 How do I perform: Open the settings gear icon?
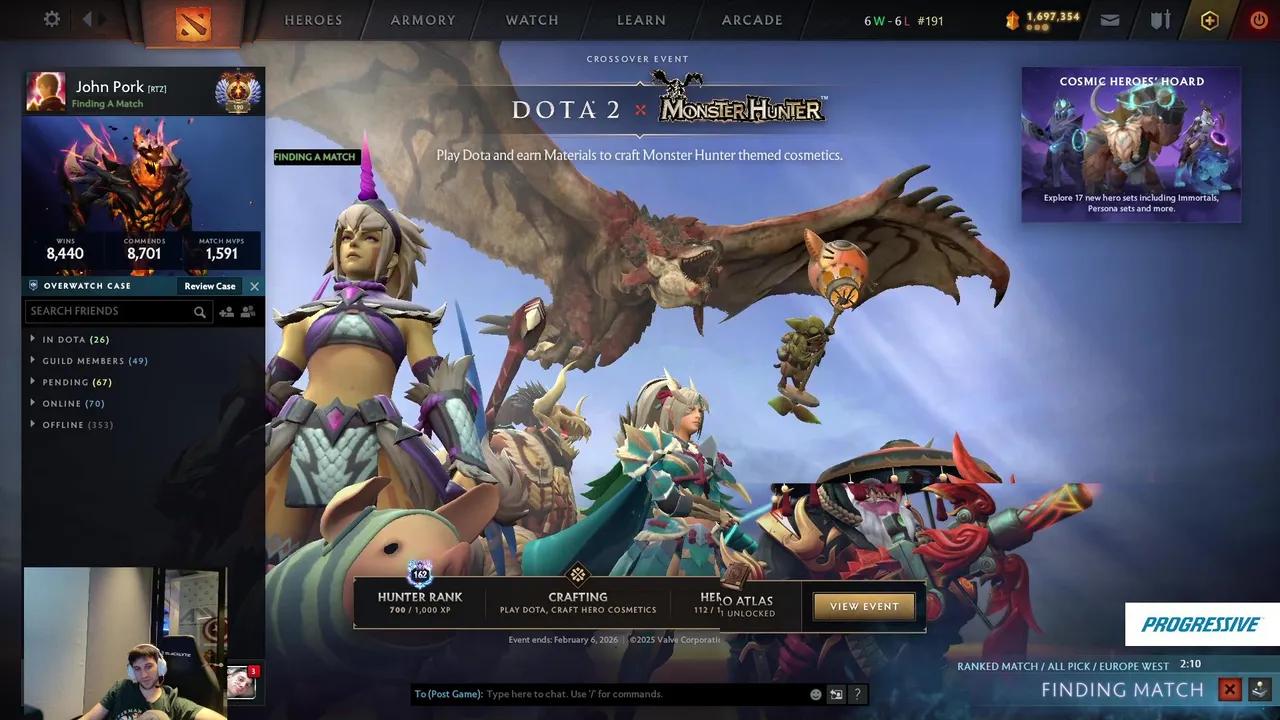(52, 18)
